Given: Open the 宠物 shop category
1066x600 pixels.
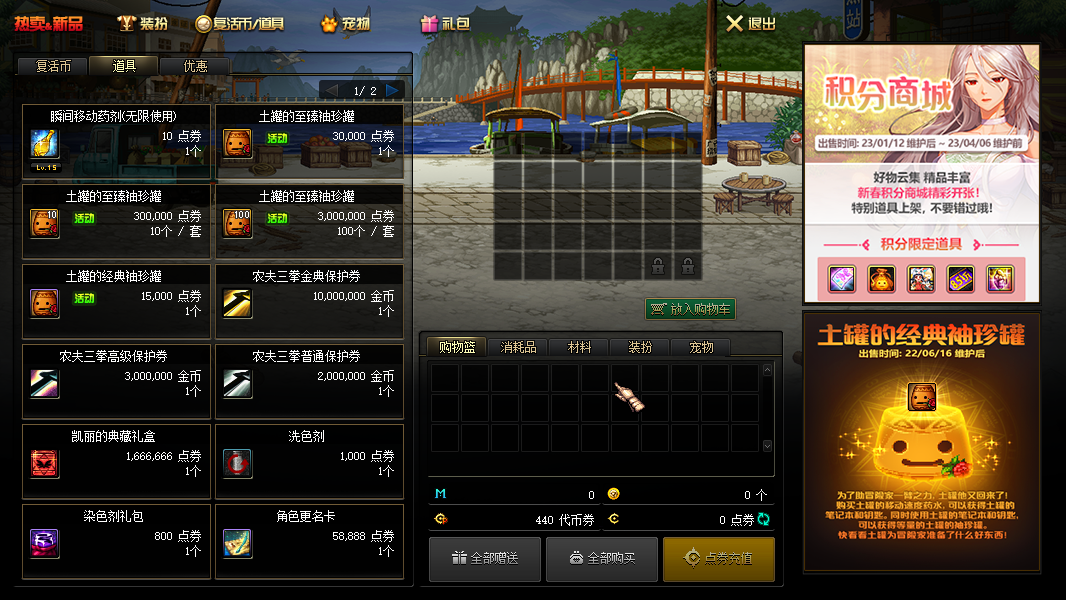Looking at the screenshot, I should pos(346,23).
